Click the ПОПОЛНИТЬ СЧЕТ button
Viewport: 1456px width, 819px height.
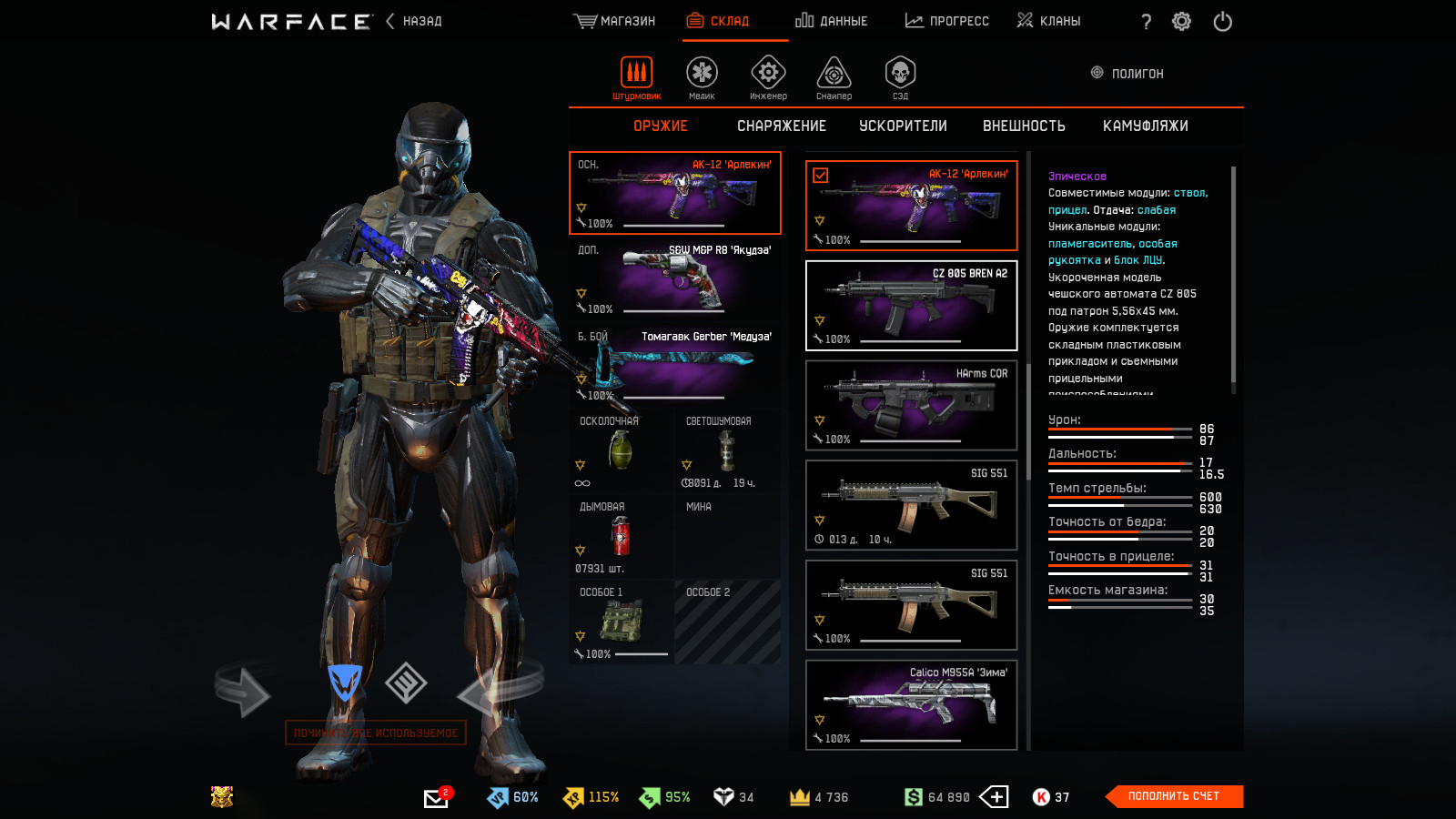(1173, 796)
